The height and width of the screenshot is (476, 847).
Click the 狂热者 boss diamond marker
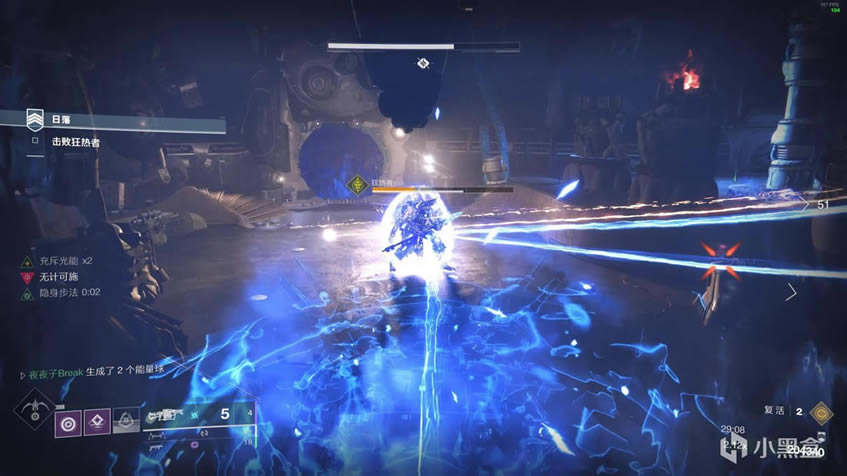(356, 184)
